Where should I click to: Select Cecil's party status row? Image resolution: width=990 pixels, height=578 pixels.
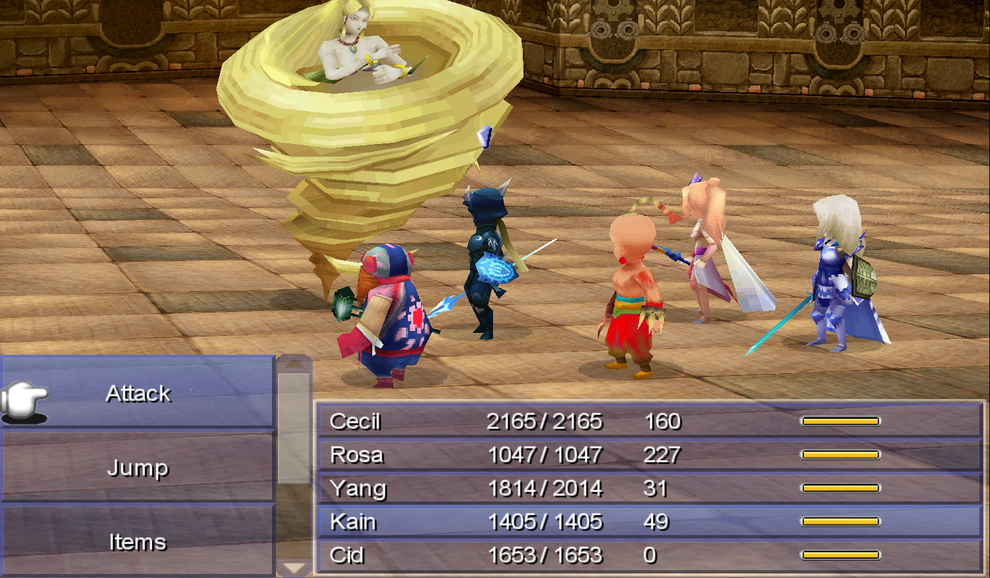point(648,421)
